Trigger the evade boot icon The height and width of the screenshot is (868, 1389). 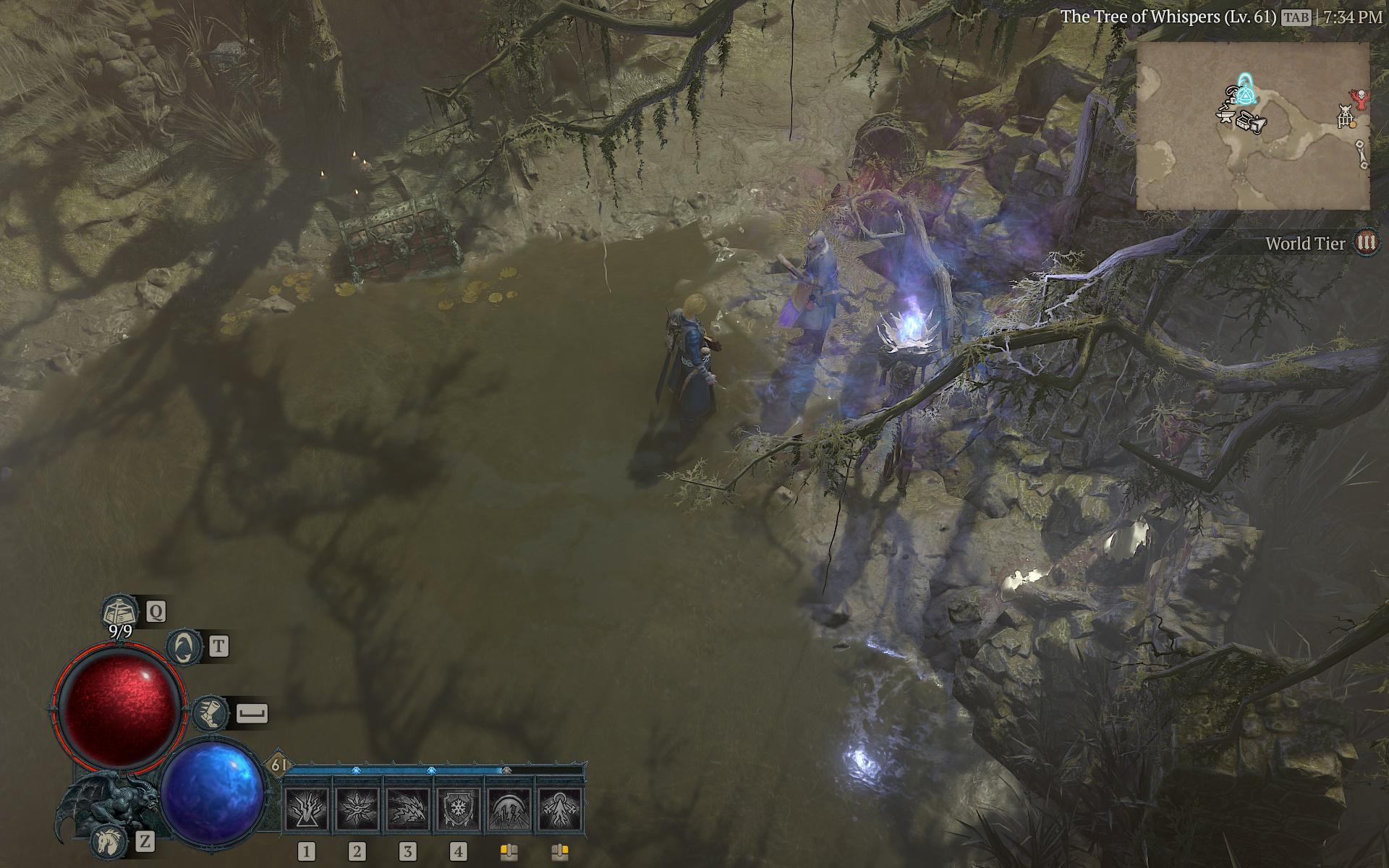pos(211,713)
